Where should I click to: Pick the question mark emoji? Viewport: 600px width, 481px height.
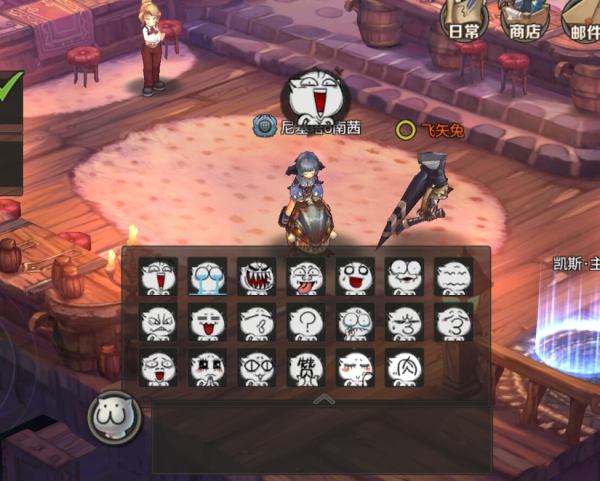click(305, 322)
